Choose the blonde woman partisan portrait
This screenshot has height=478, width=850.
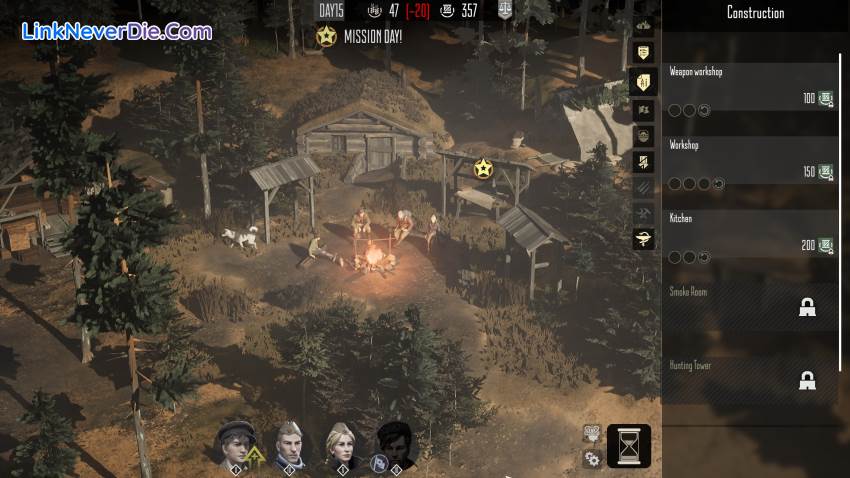point(342,444)
